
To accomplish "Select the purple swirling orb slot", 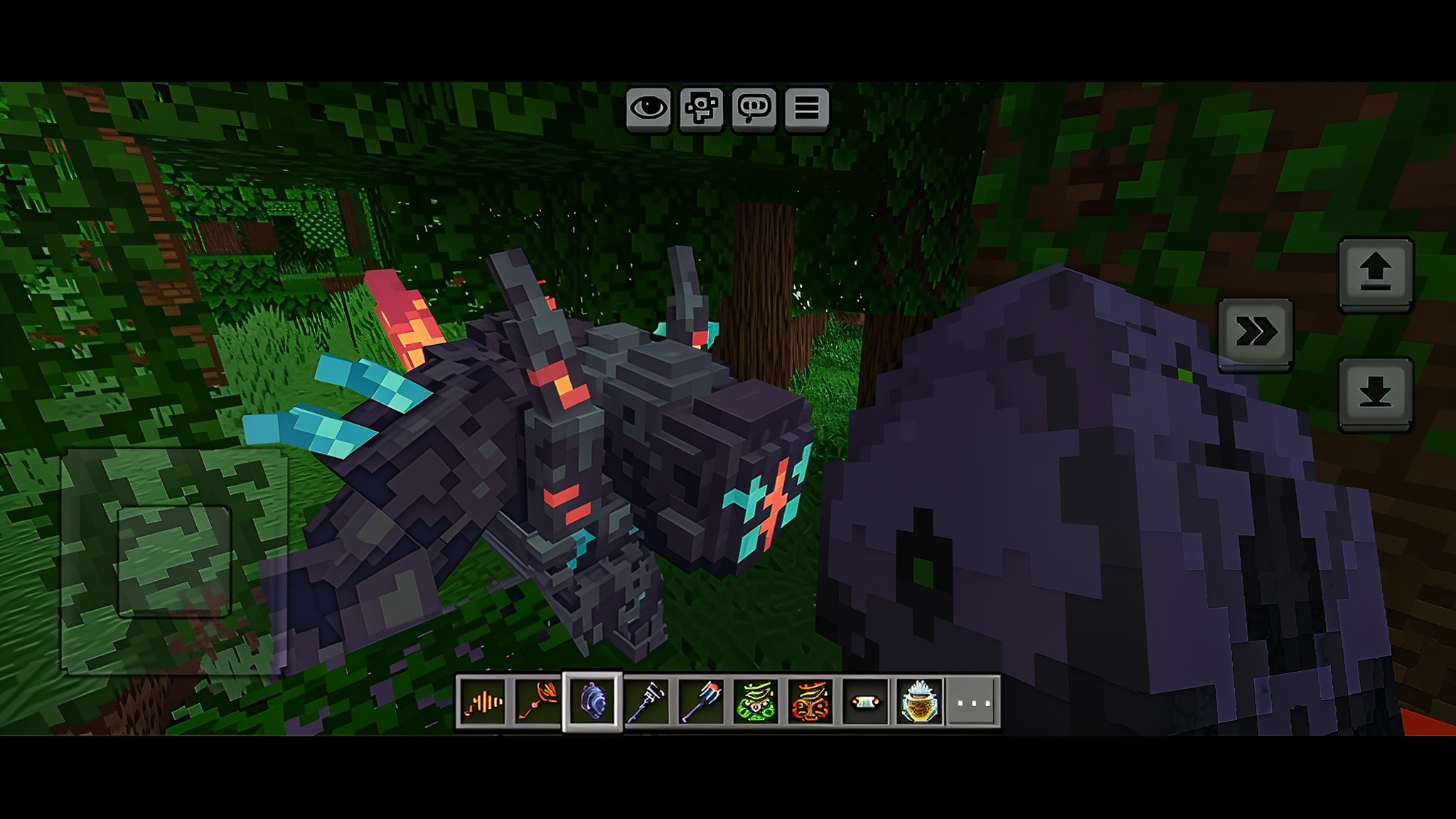I will [x=592, y=702].
